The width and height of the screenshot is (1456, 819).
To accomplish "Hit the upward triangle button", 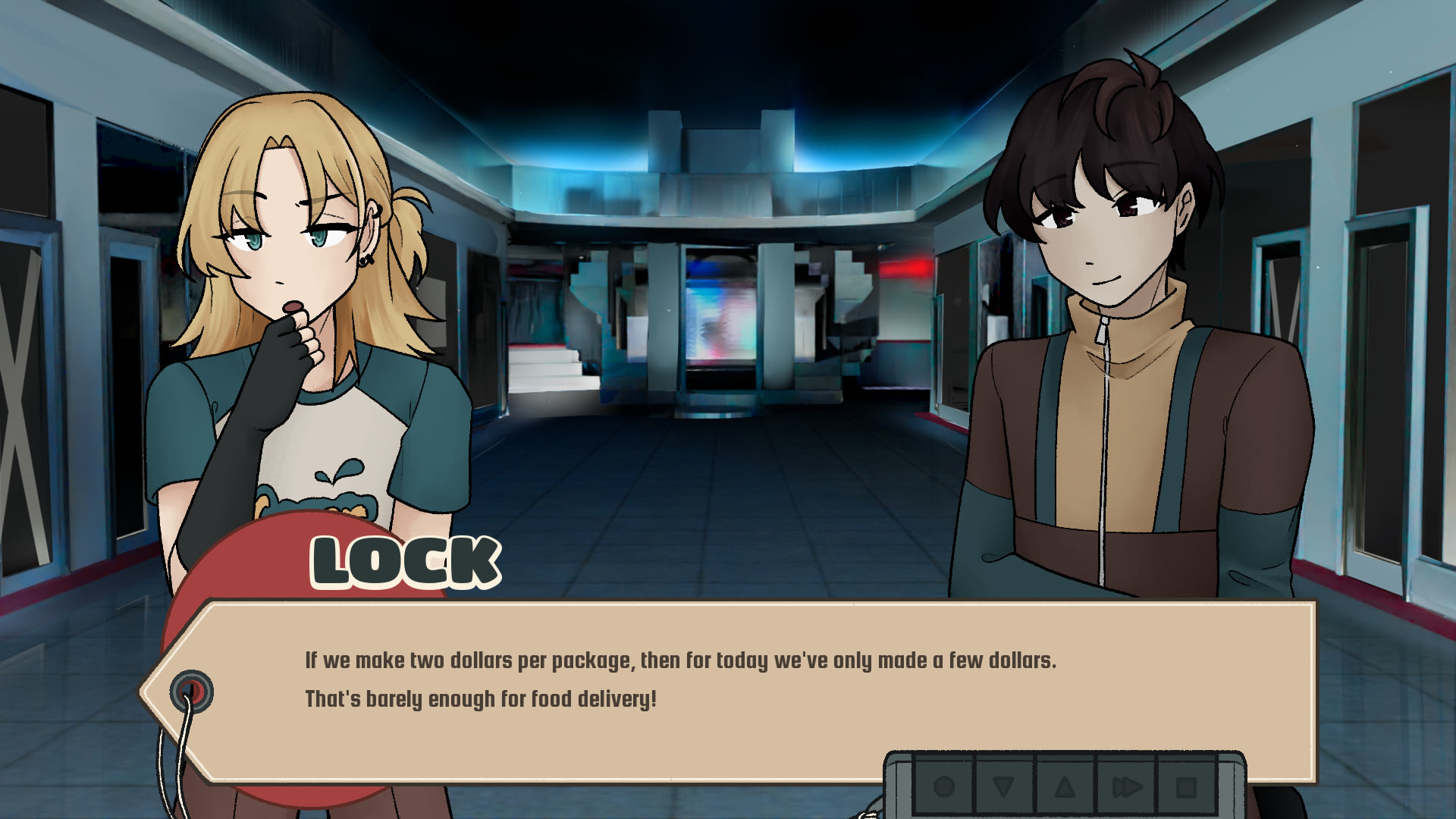I will click(1065, 786).
